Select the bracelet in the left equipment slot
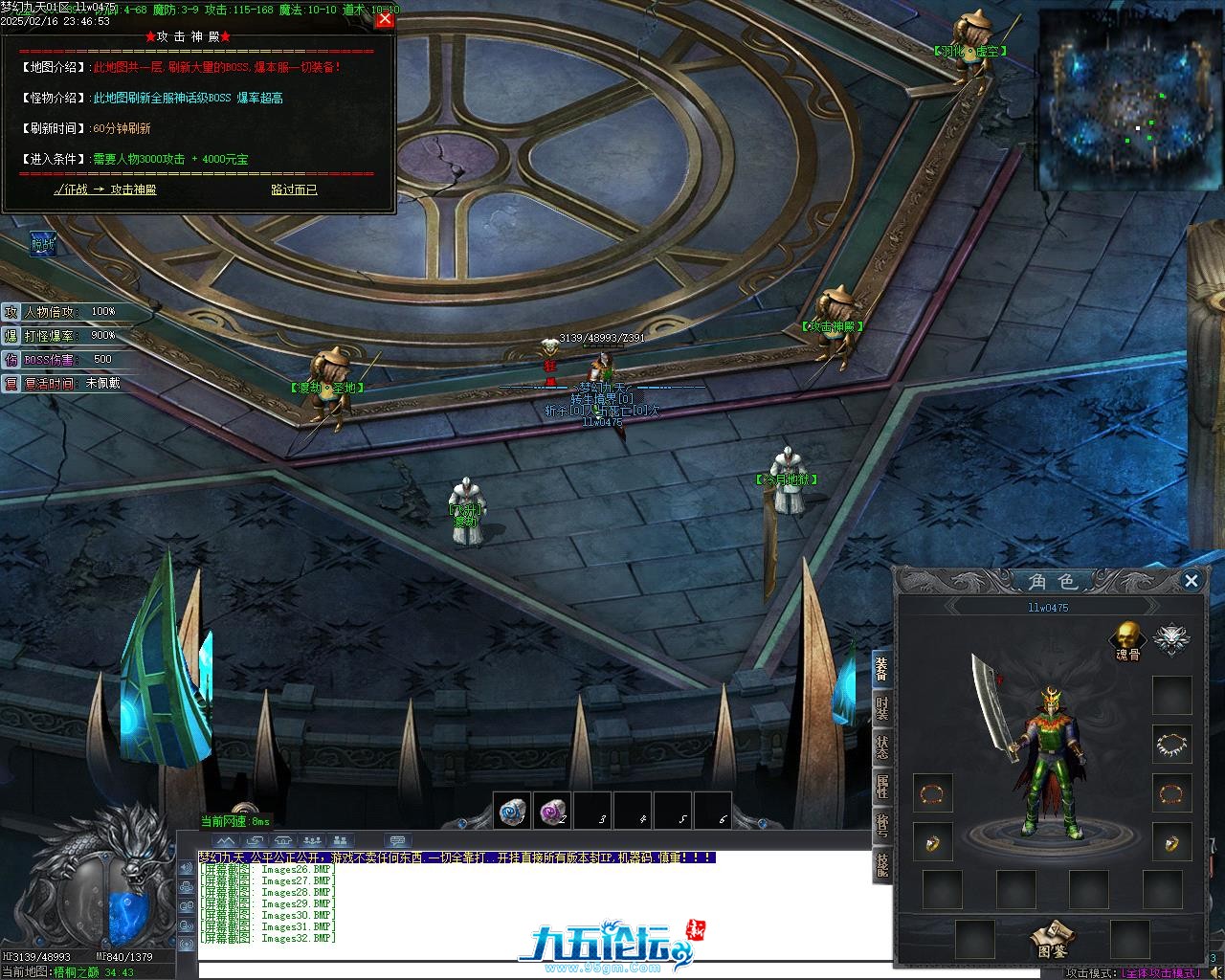 tap(931, 793)
